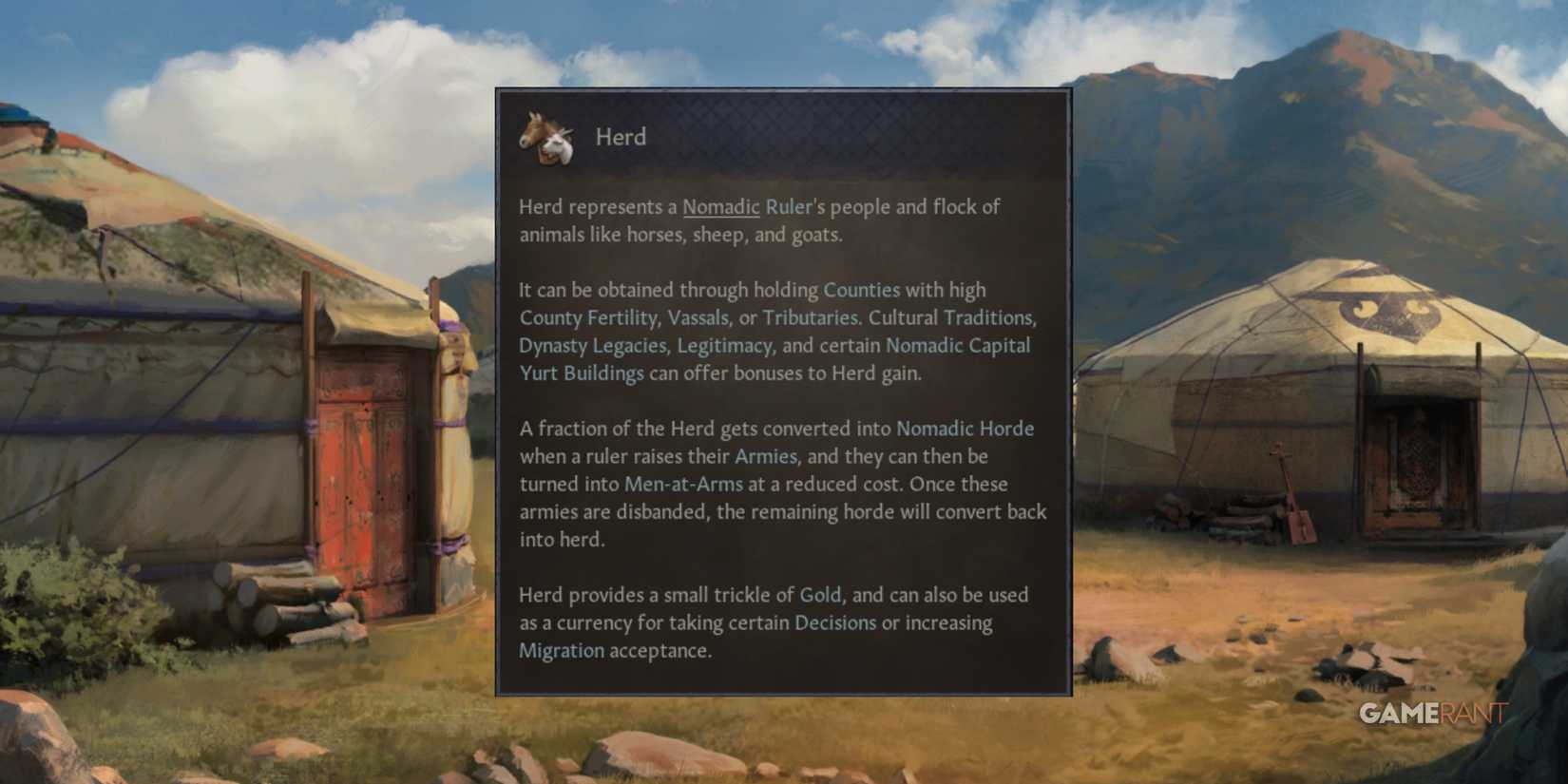Click the Herd tooltip panel body

[782, 428]
